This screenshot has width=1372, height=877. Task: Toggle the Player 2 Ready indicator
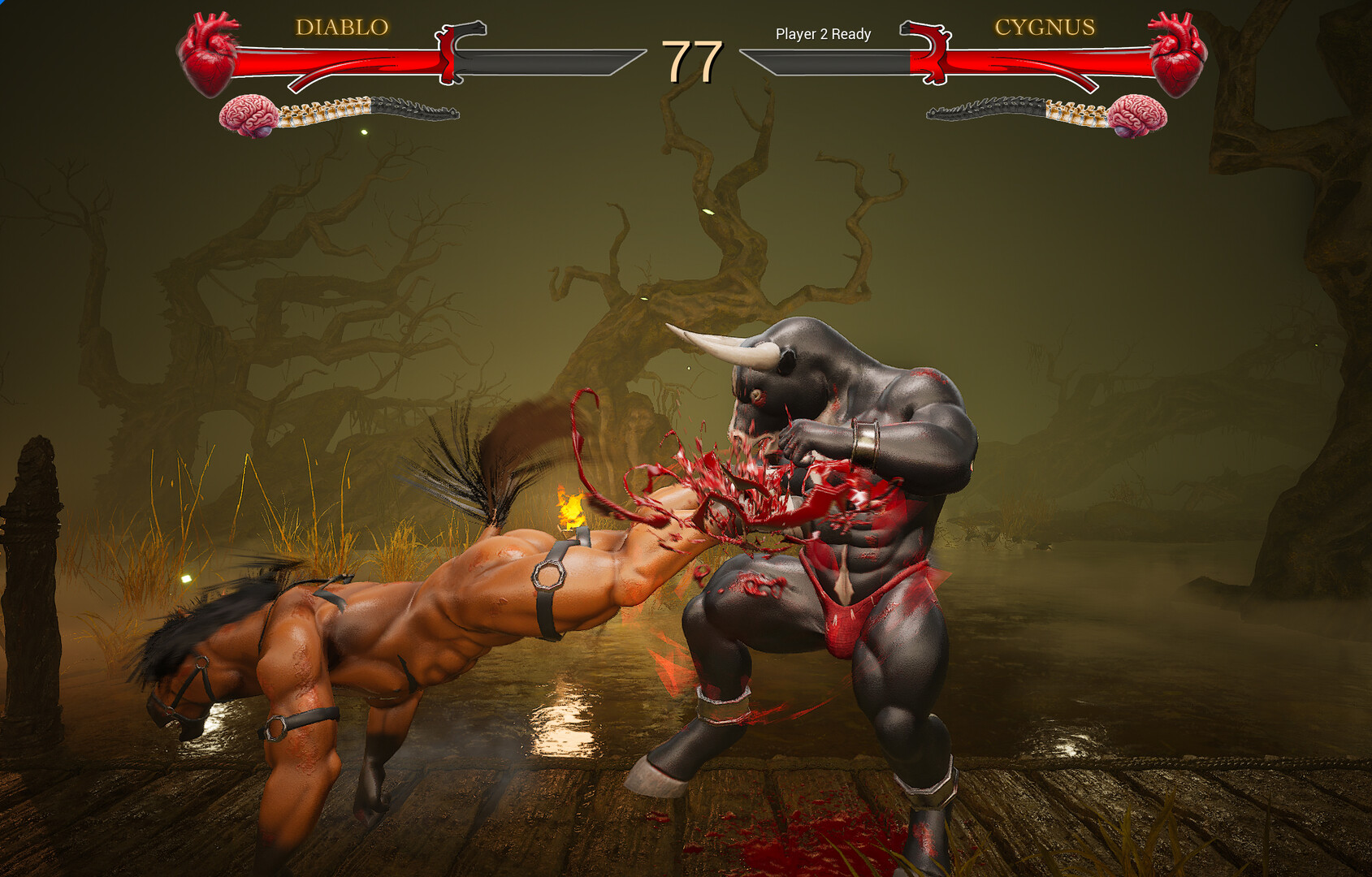point(821,35)
